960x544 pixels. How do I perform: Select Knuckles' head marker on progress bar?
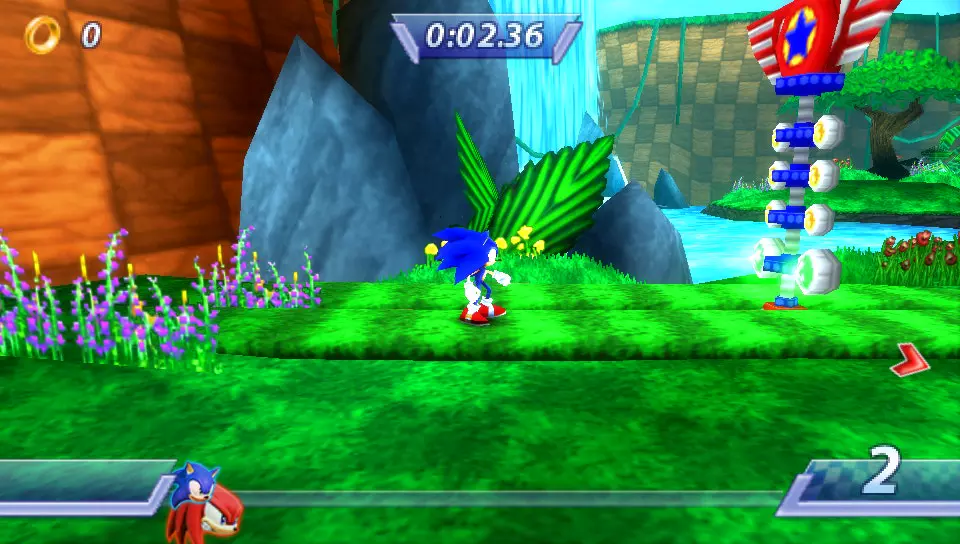click(213, 512)
